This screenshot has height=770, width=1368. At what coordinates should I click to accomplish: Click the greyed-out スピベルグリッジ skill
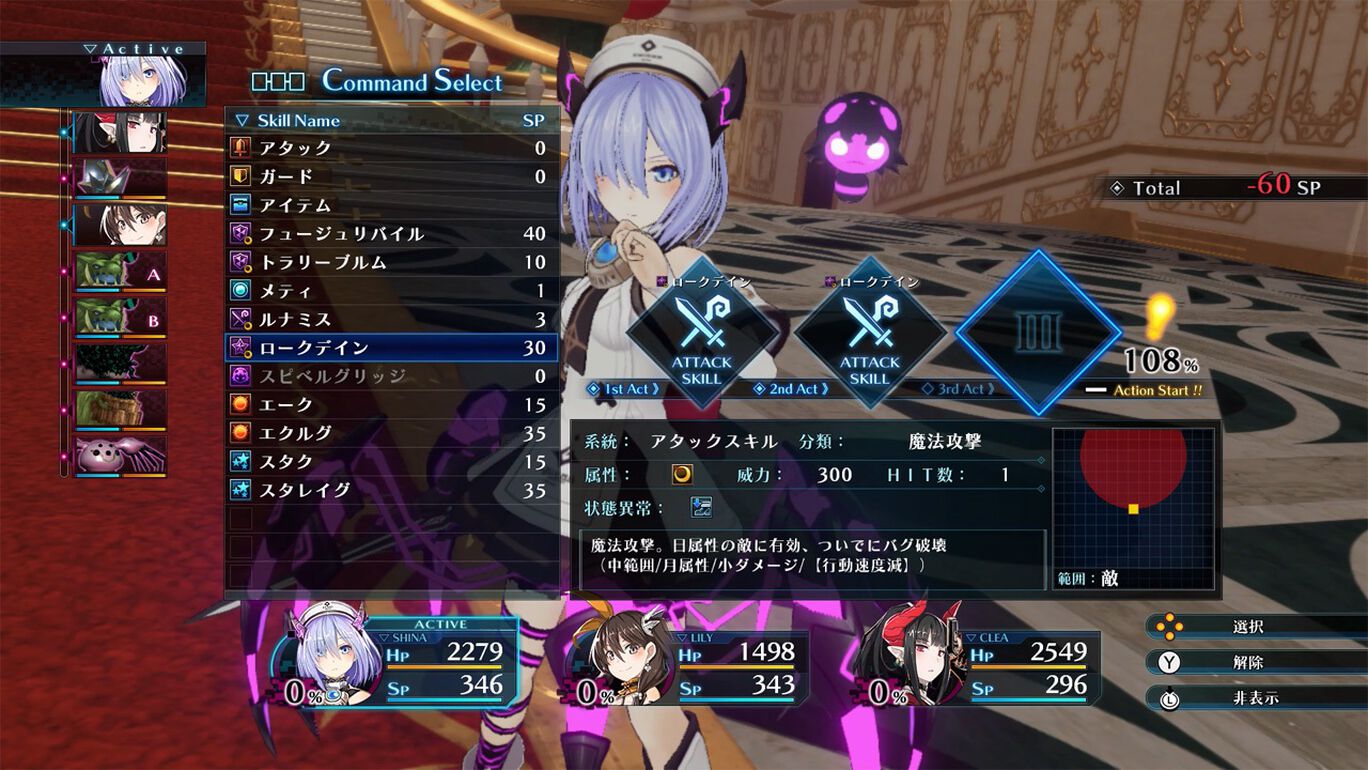coord(390,376)
